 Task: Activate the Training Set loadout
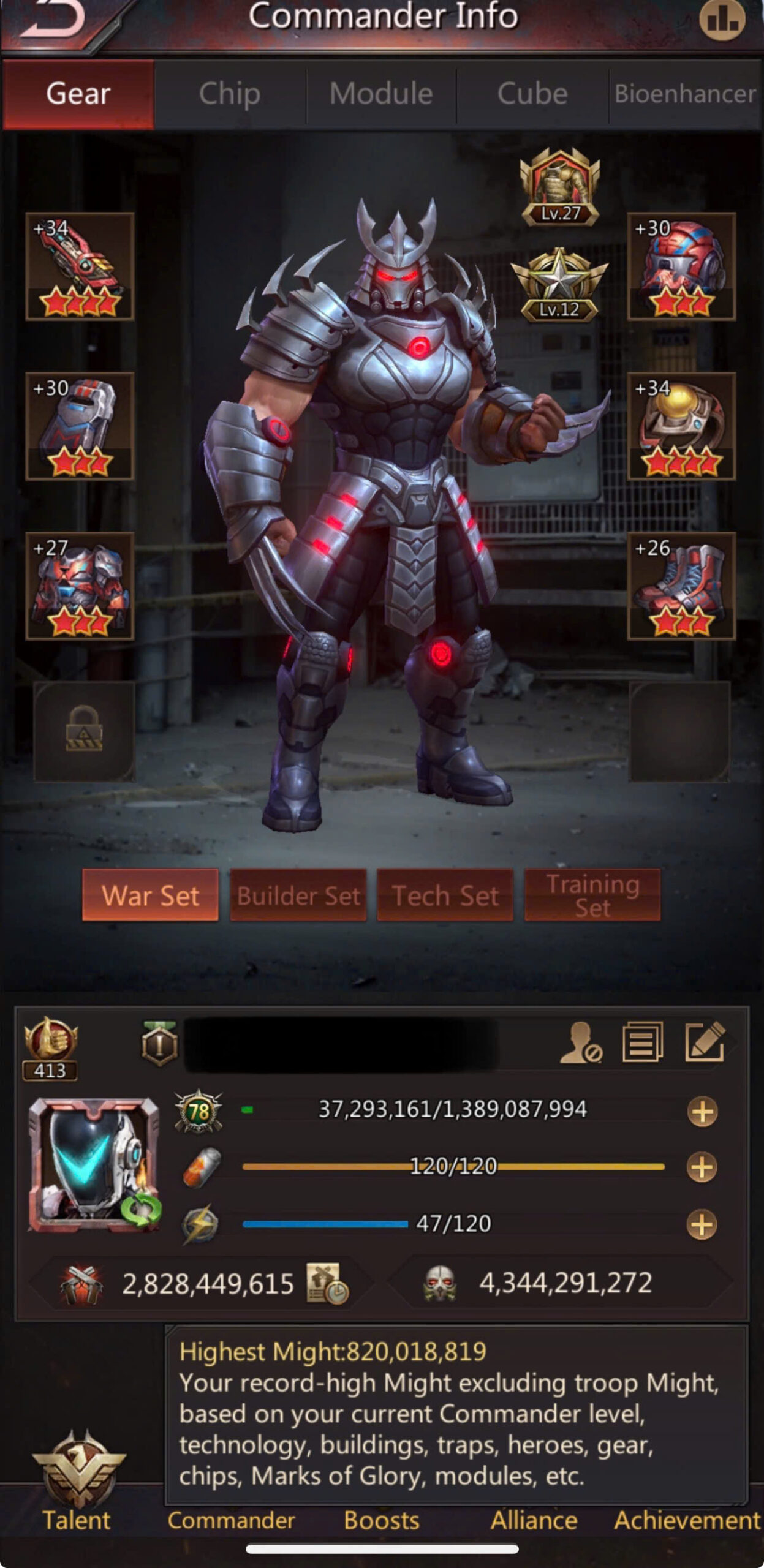592,895
